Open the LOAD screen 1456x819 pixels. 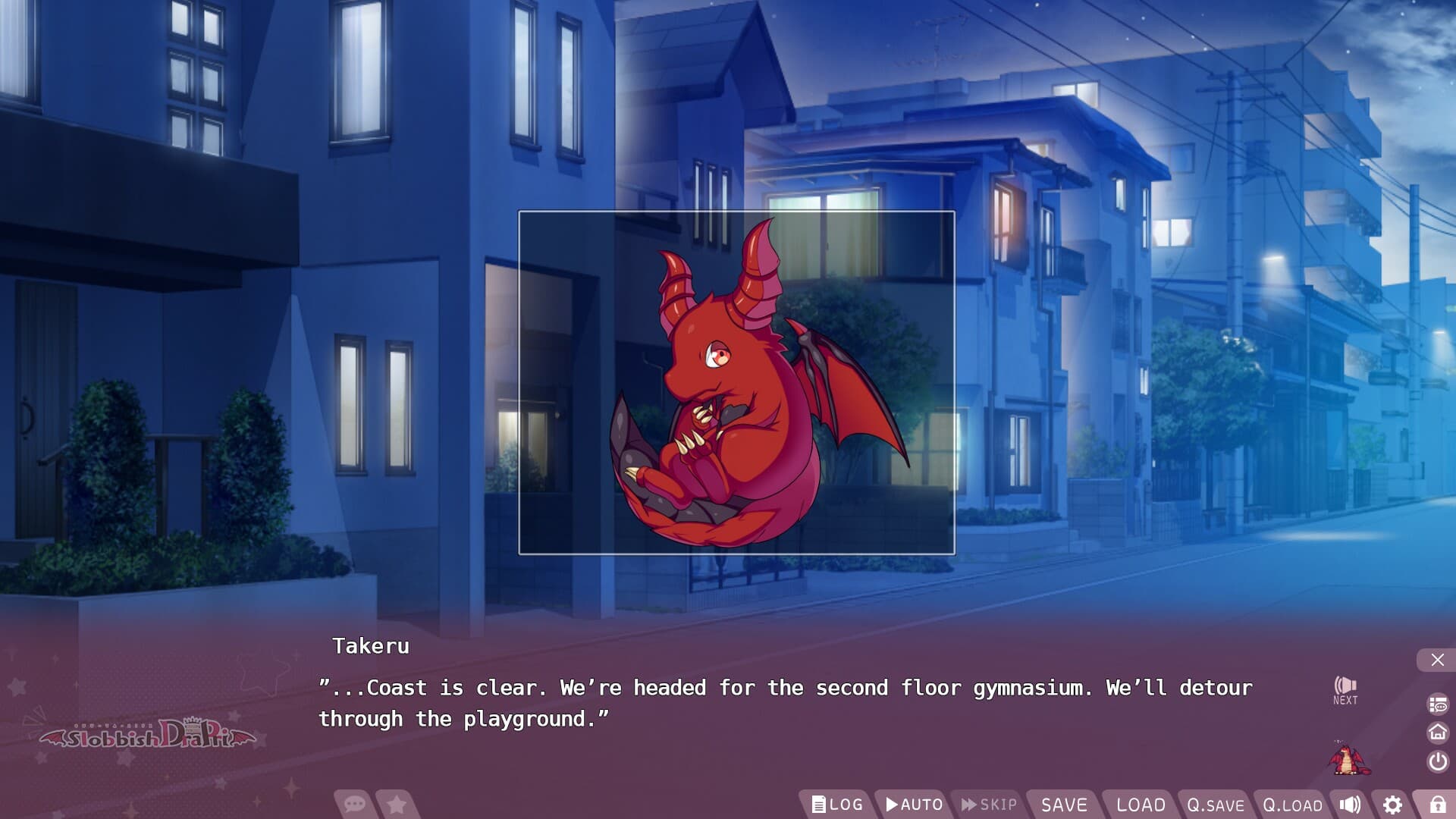tap(1142, 805)
